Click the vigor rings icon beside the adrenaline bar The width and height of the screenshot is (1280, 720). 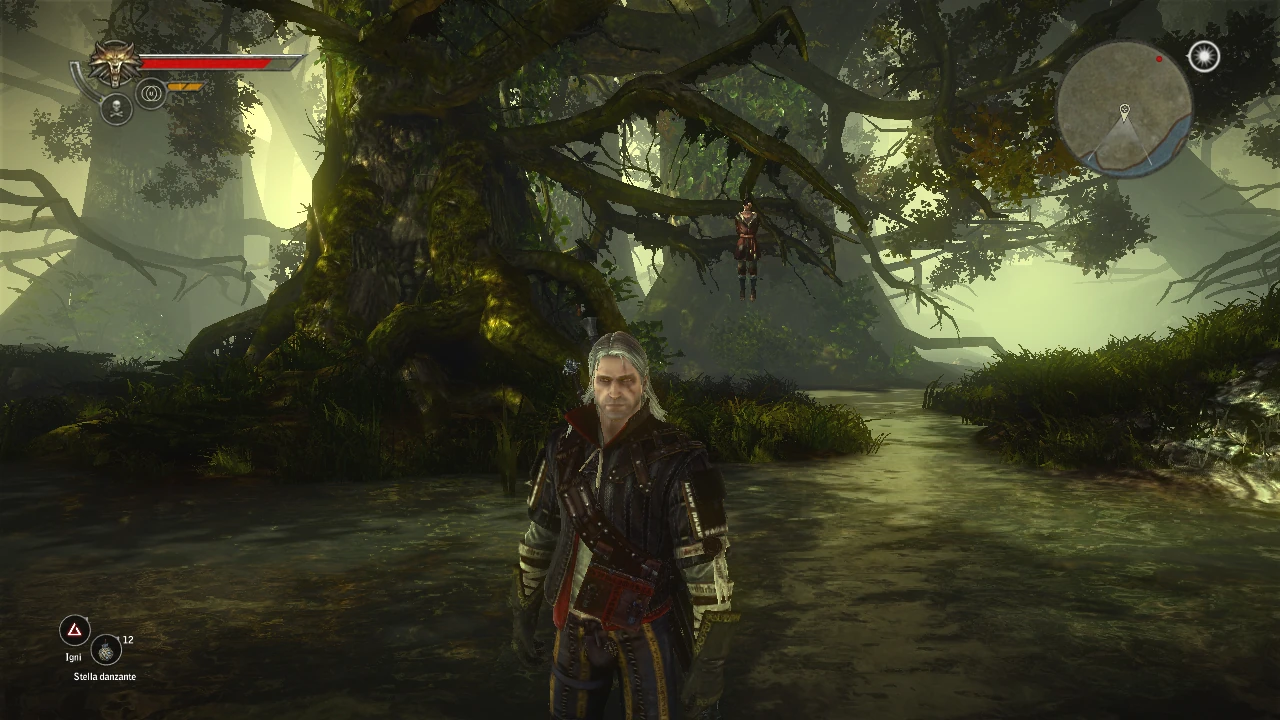point(149,92)
